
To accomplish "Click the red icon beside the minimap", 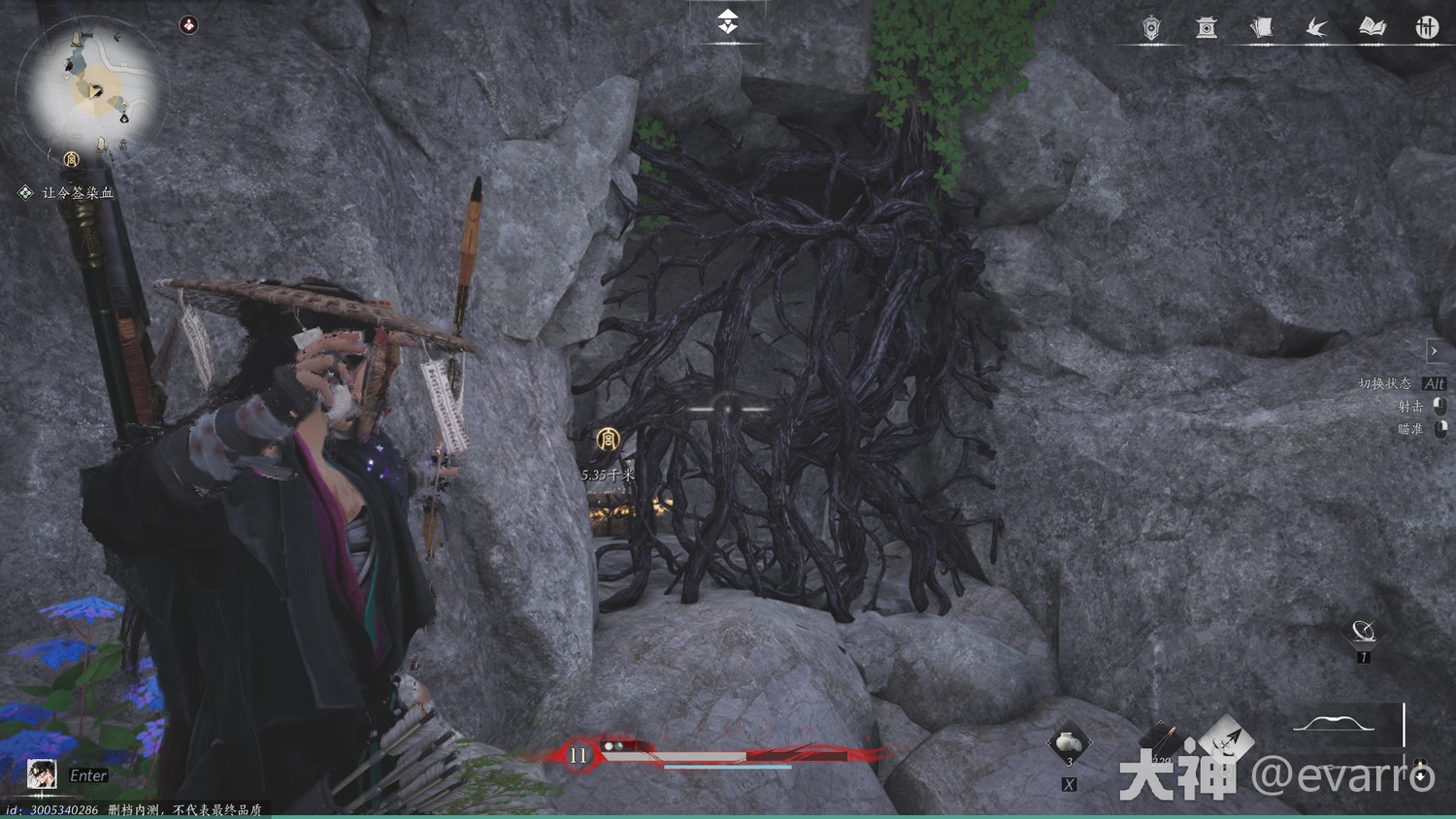I will (x=188, y=25).
